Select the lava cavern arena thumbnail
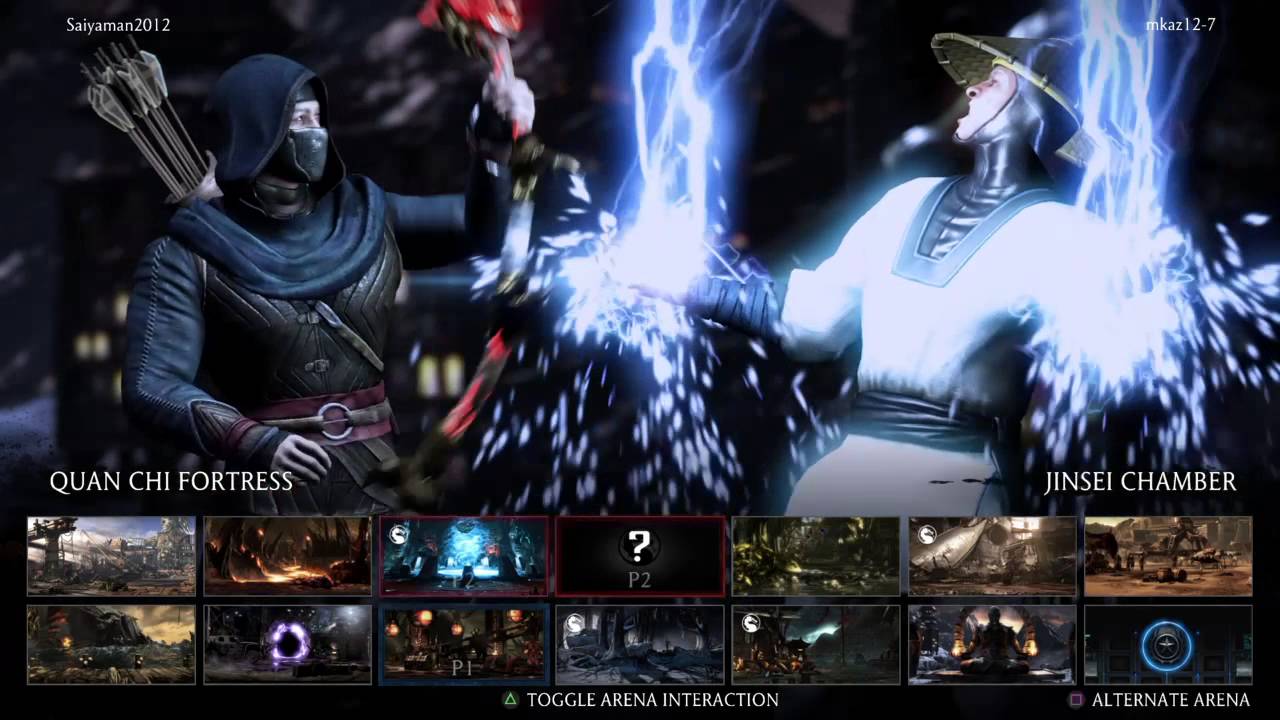Viewport: 1280px width, 720px height. pos(287,555)
